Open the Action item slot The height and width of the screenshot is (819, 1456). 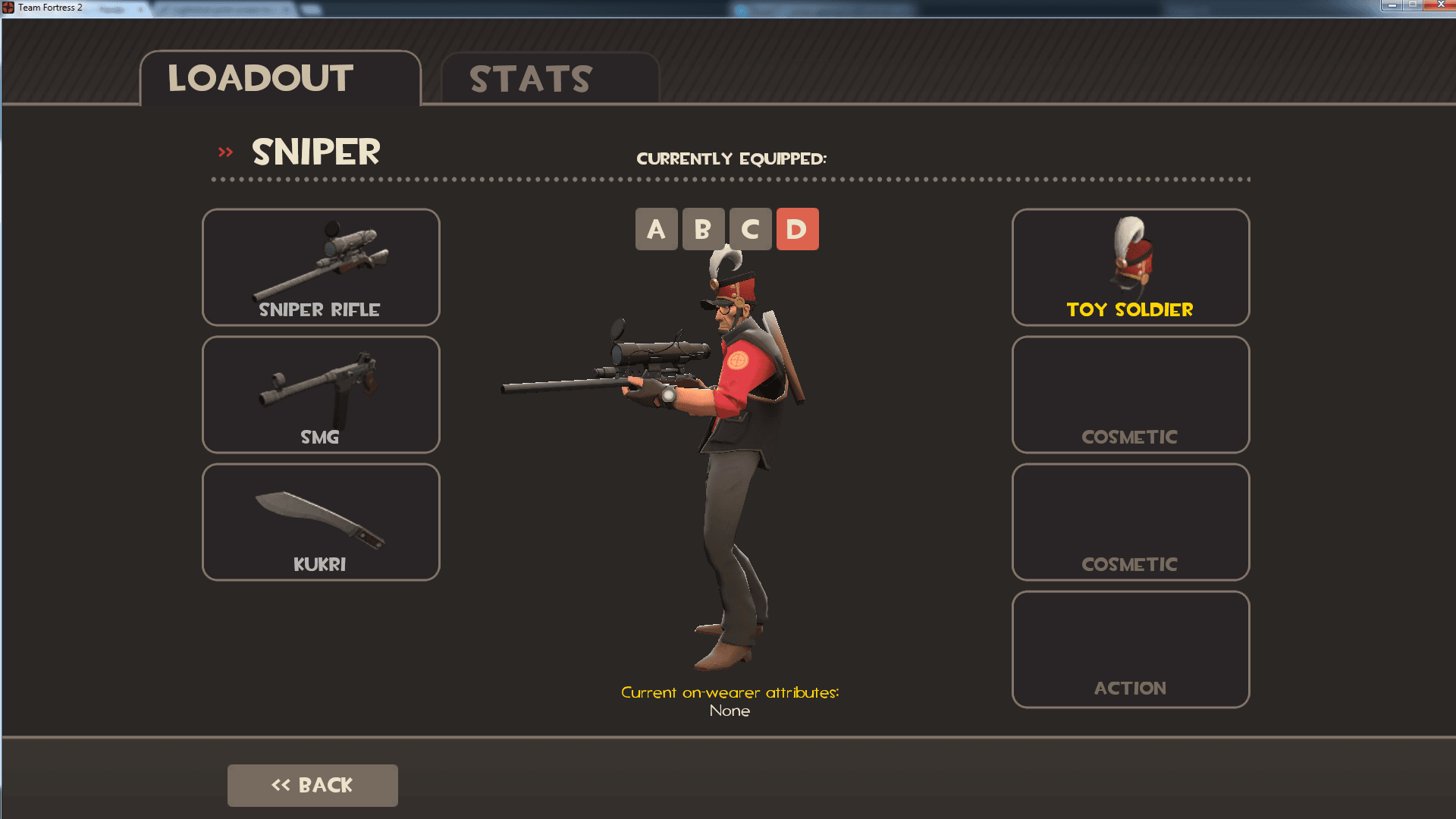pos(1129,649)
